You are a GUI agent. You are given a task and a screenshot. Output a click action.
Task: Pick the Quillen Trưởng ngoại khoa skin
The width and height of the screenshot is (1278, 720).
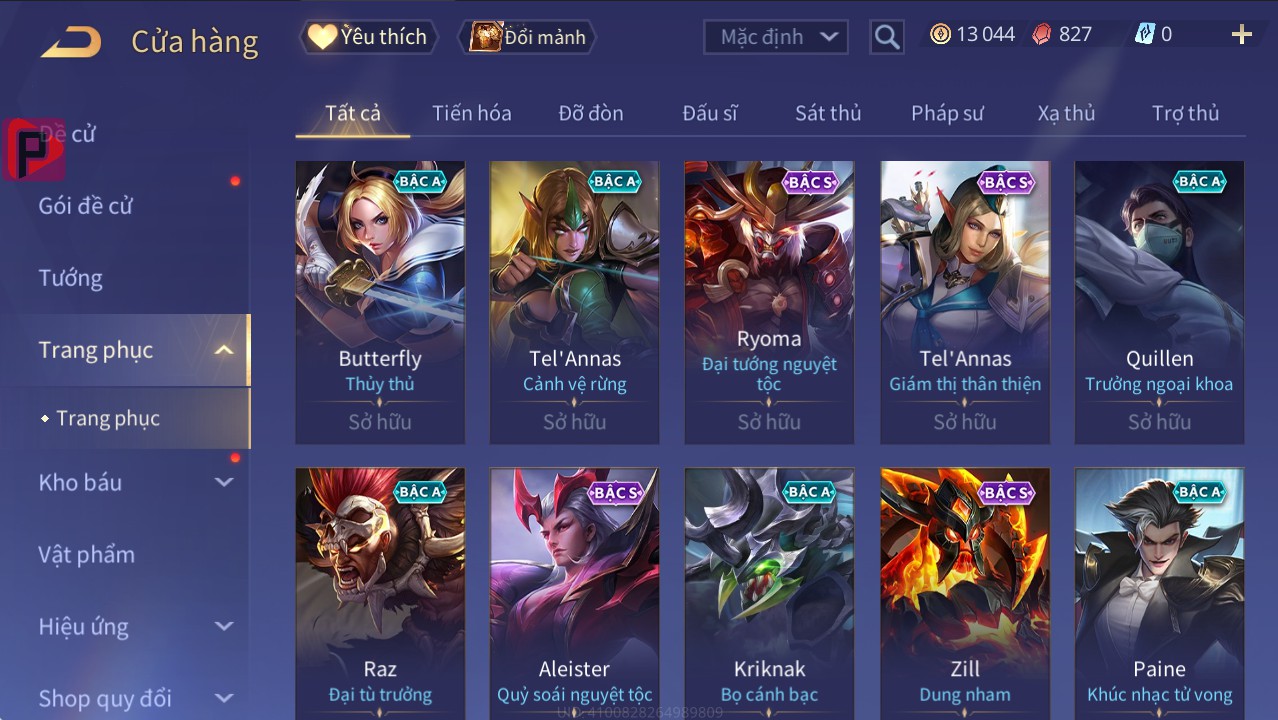pos(1159,302)
